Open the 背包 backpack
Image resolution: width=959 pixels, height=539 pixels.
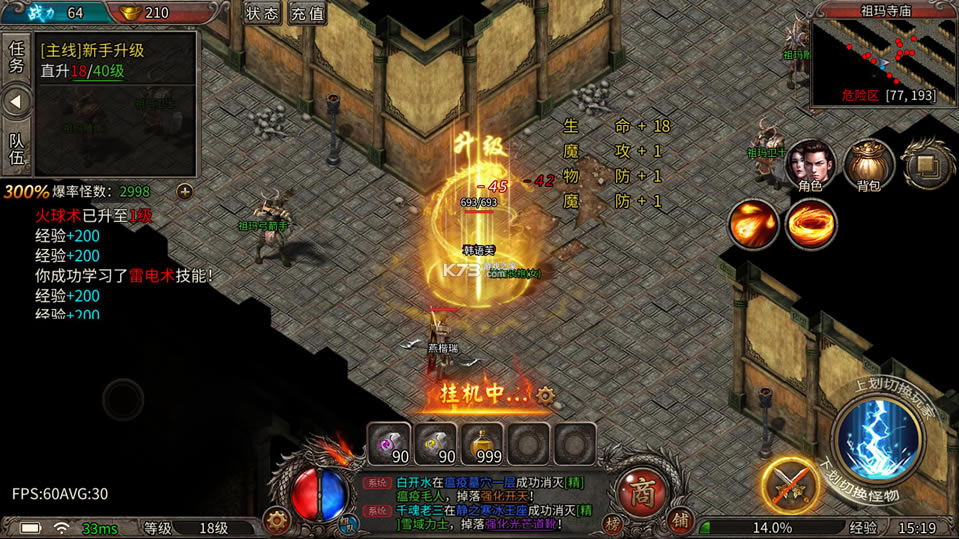(x=868, y=164)
